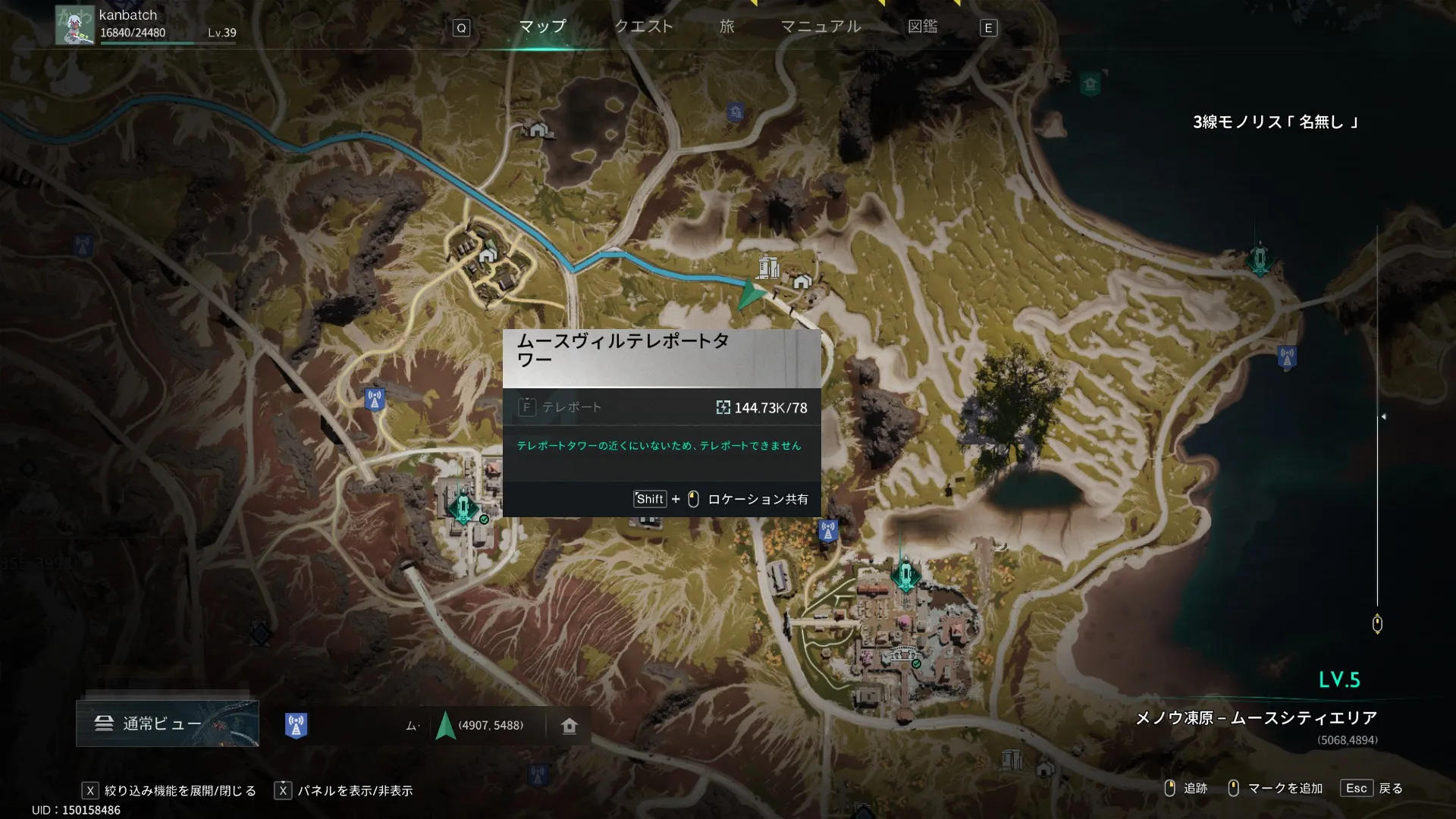The image size is (1456, 819).
Task: Select the マニュアル tab
Action: point(821,27)
